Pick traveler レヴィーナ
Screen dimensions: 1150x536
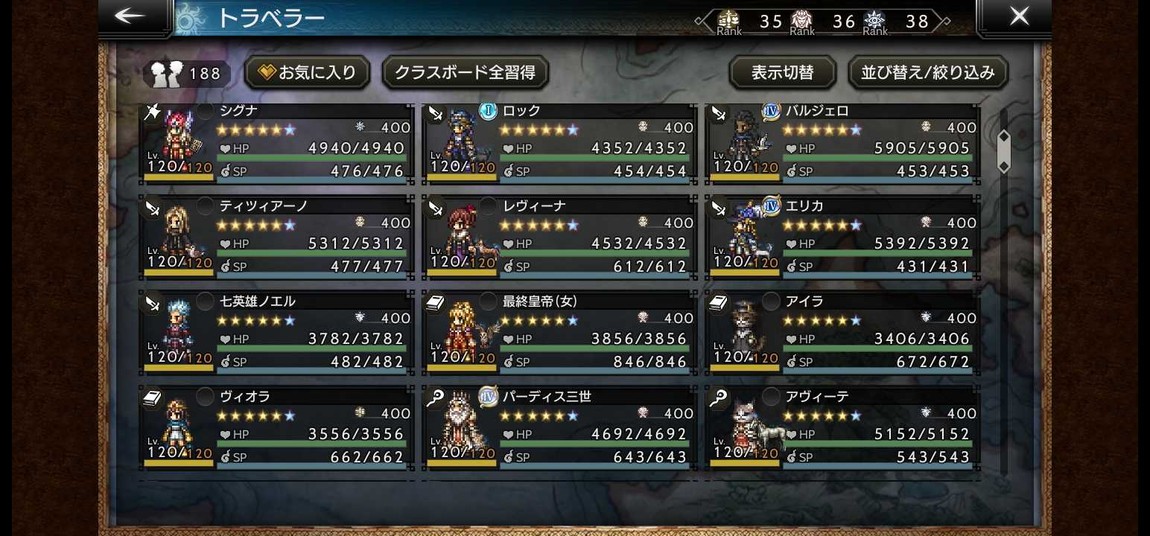[x=560, y=239]
